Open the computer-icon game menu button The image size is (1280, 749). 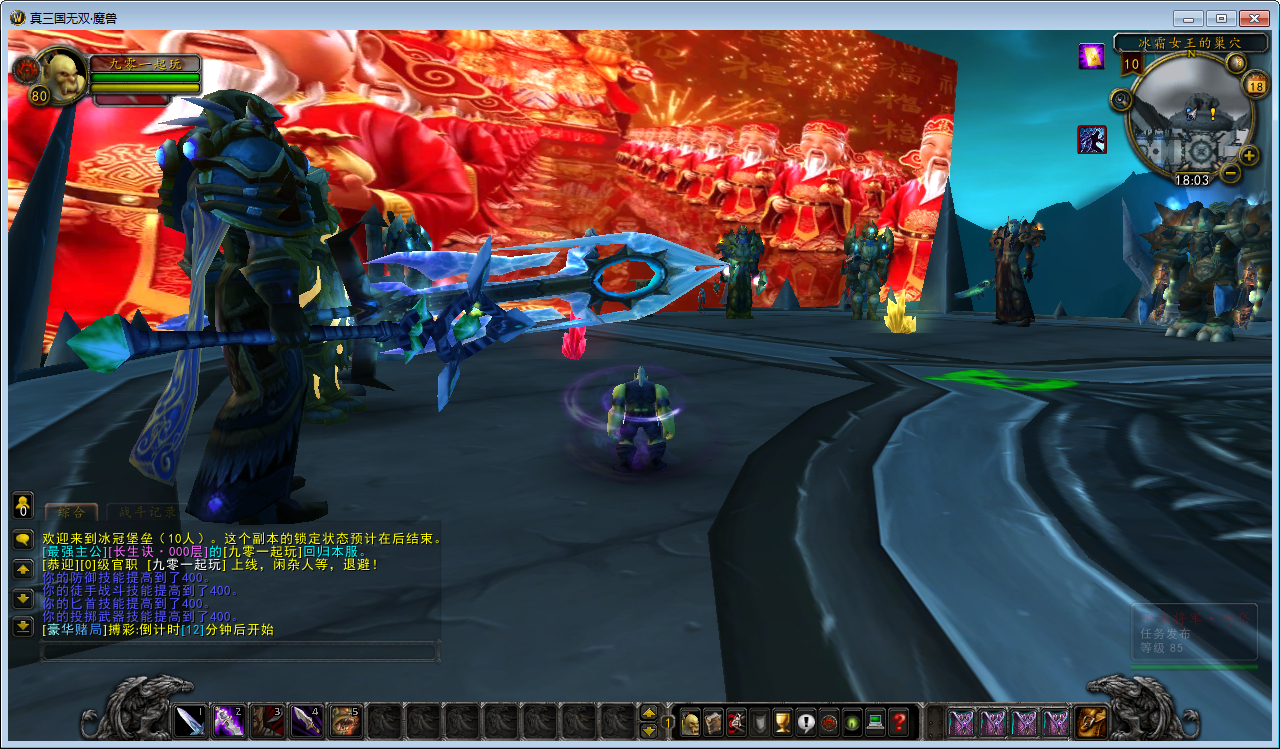pyautogui.click(x=875, y=721)
